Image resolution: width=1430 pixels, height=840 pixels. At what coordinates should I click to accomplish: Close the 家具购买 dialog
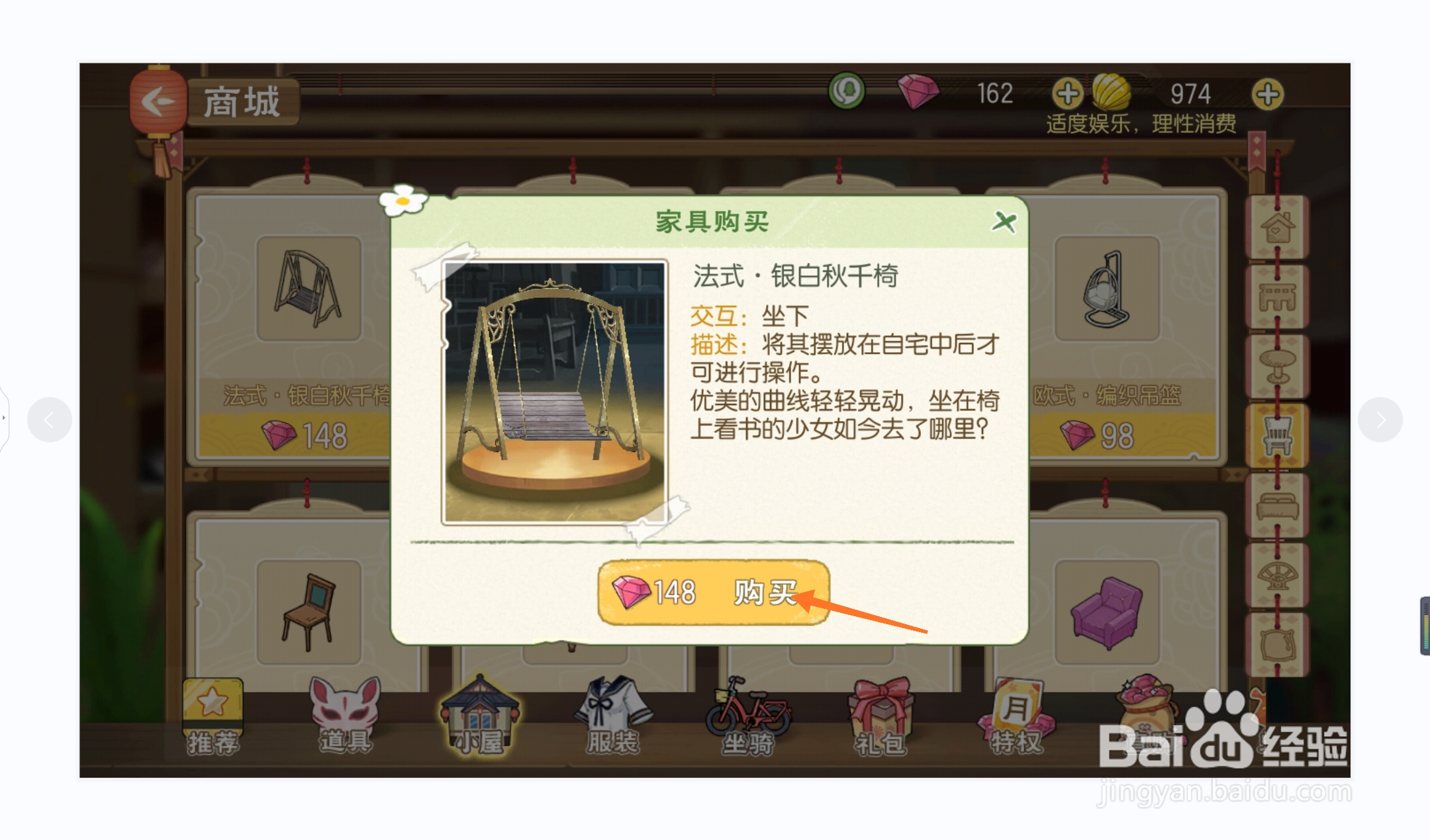point(1003,222)
